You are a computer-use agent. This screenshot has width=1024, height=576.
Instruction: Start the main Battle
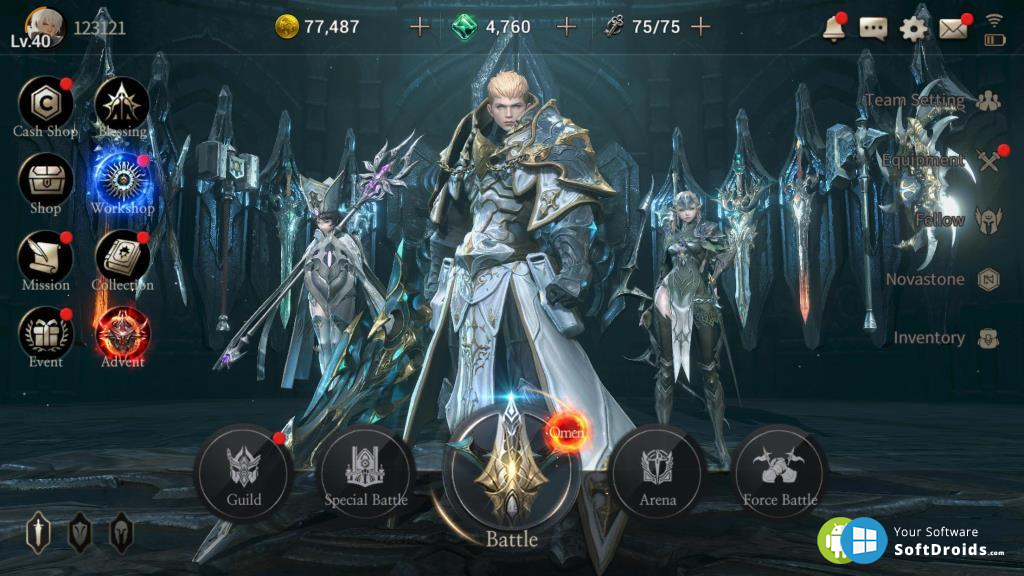point(512,470)
